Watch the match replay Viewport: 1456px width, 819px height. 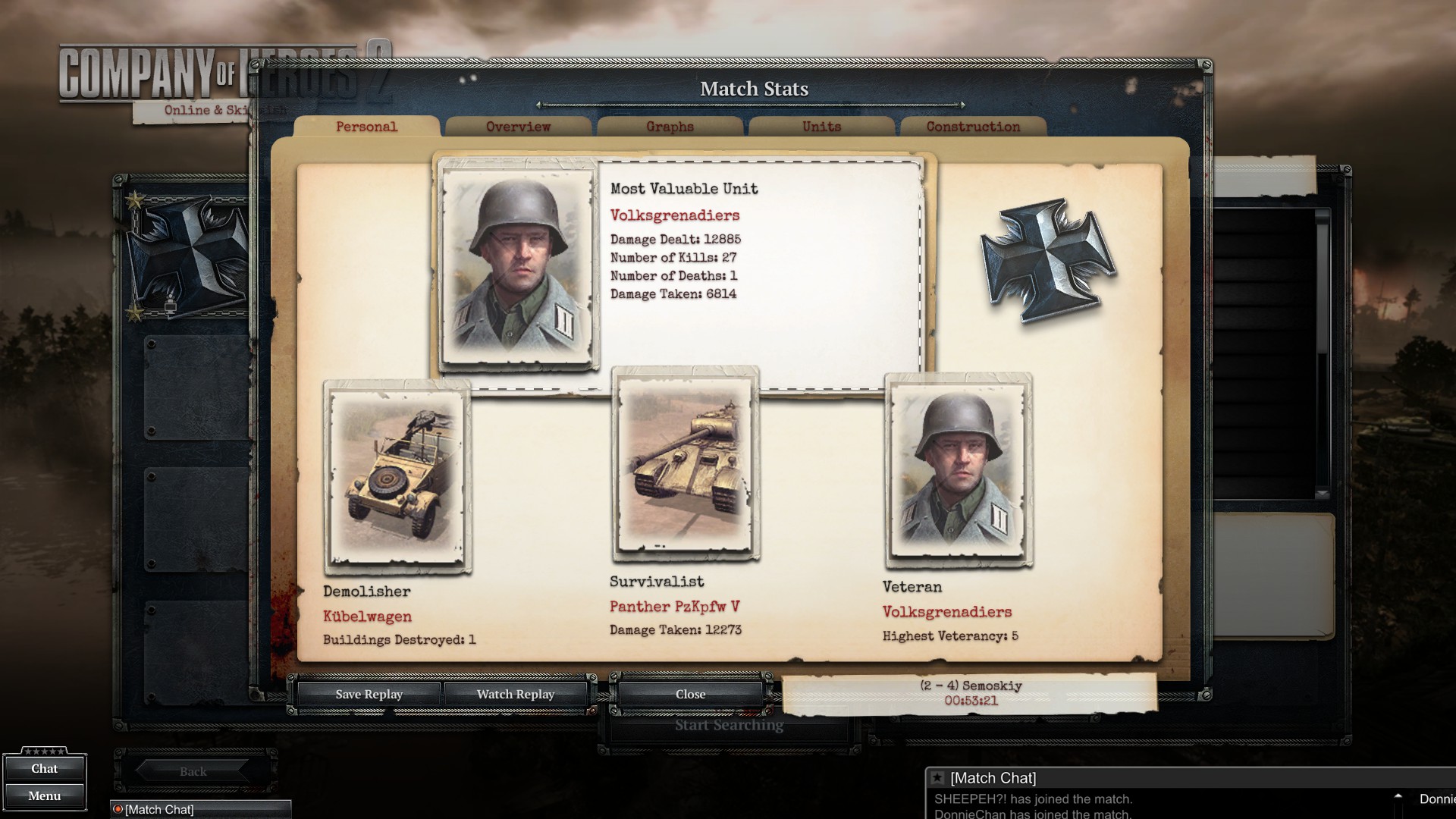point(516,694)
